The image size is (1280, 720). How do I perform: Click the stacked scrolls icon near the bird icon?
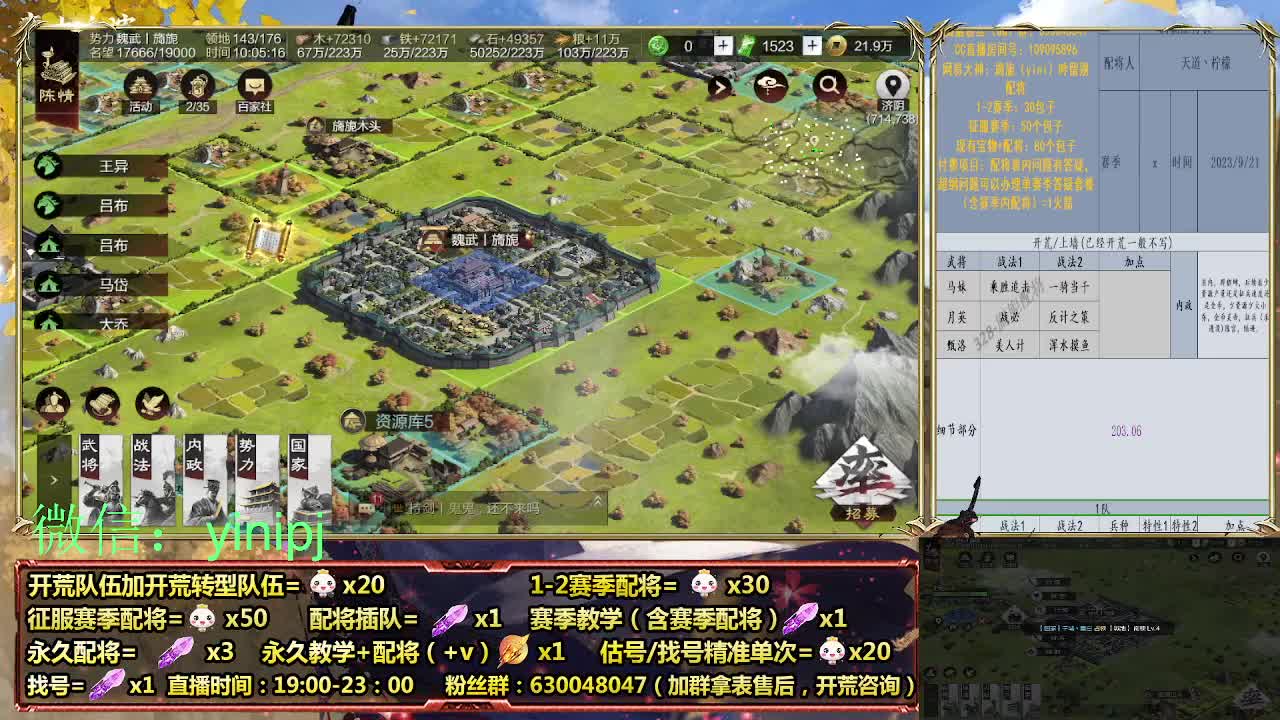point(101,402)
